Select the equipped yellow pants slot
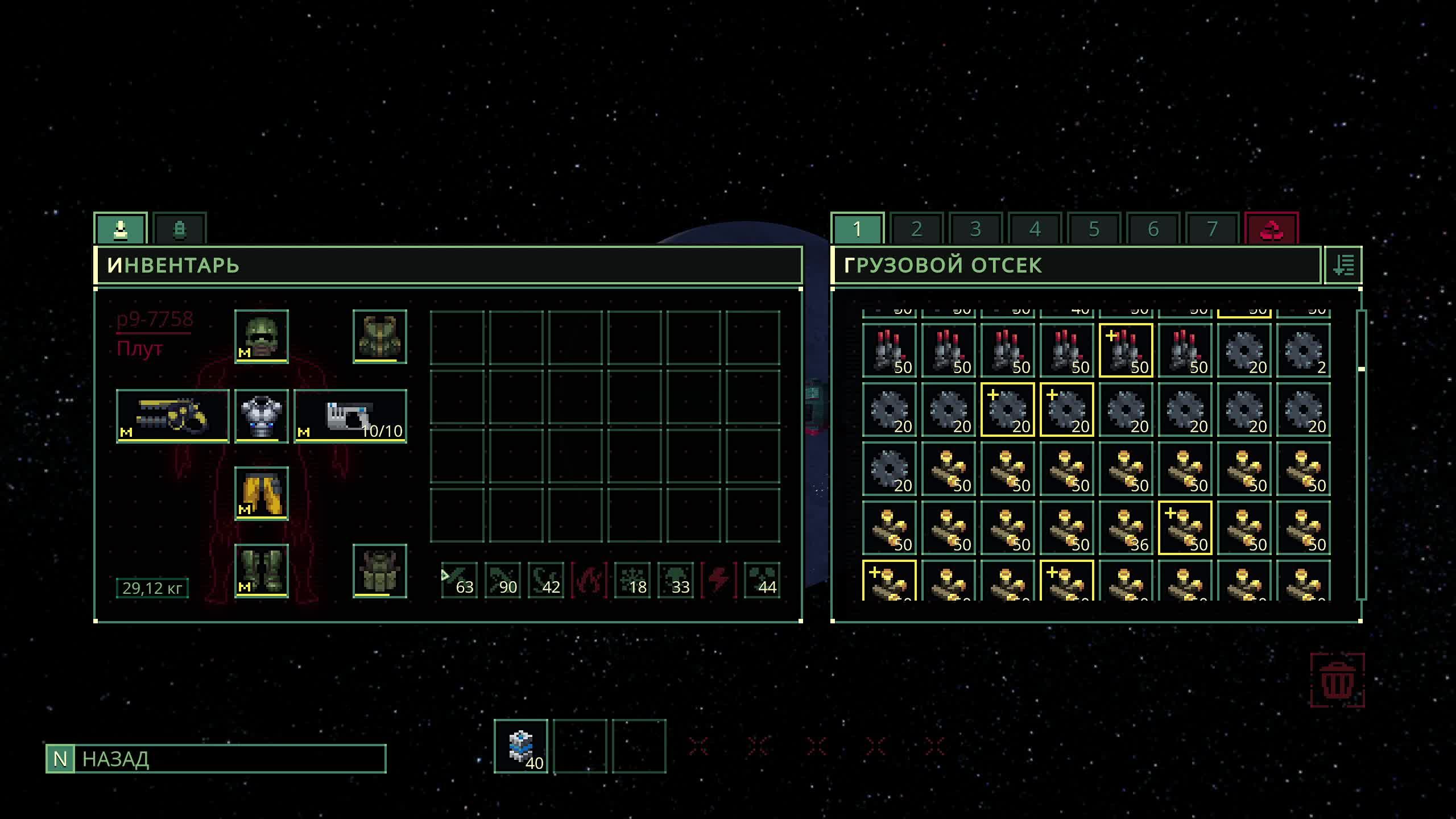Screen dimensions: 1456x819 point(262,493)
